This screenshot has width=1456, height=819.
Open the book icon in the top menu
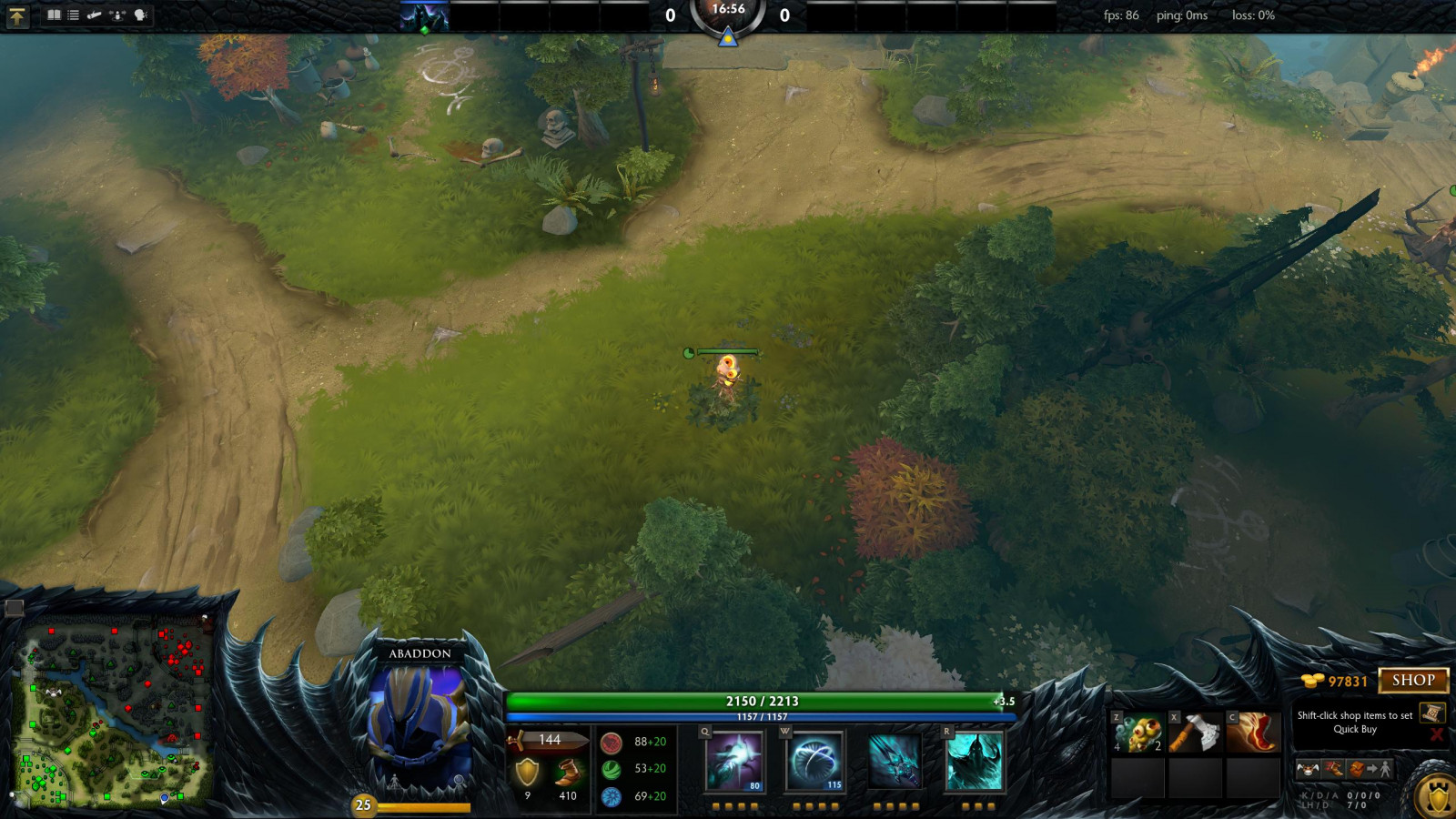tap(54, 15)
